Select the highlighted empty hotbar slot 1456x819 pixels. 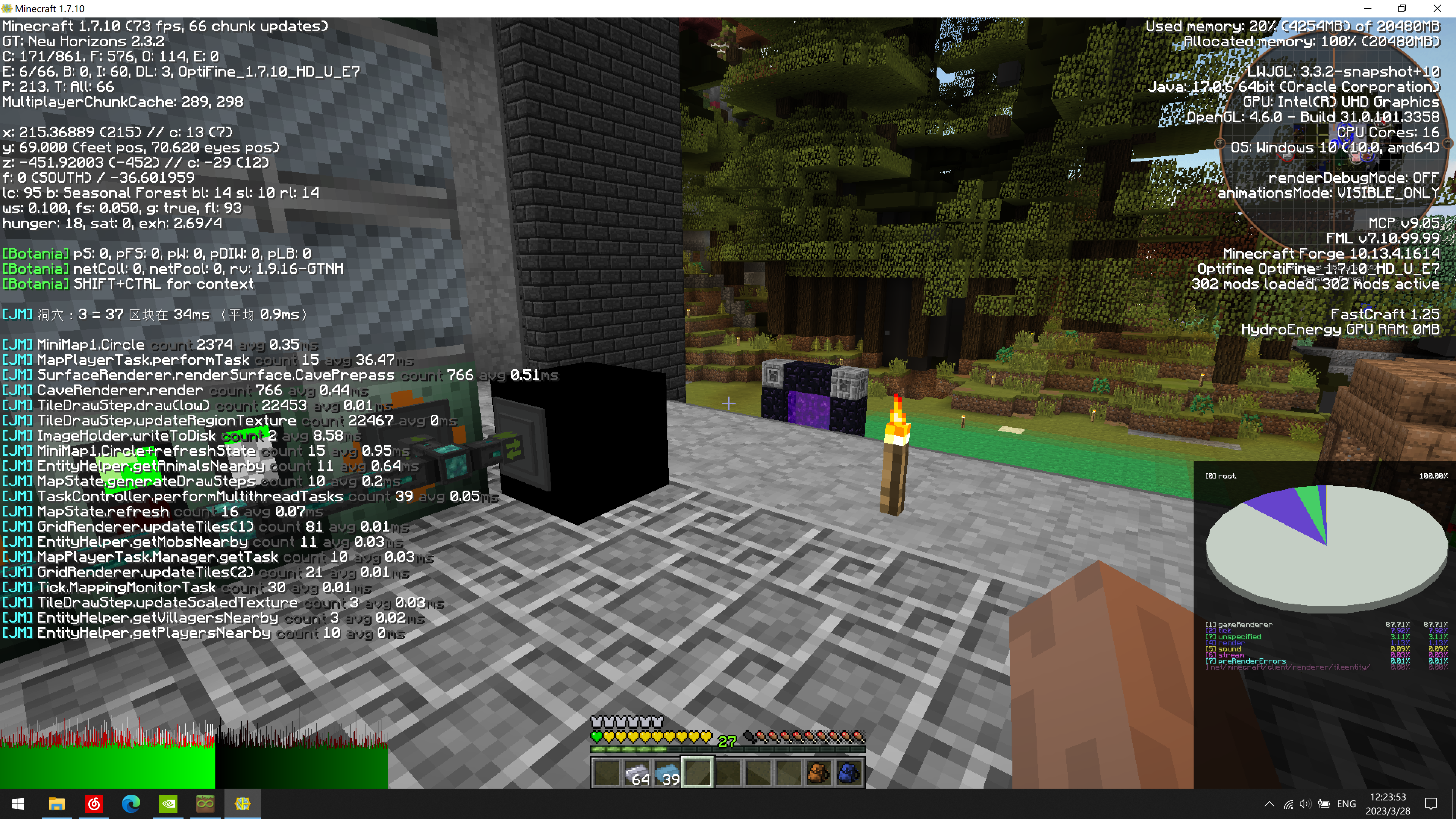(698, 773)
